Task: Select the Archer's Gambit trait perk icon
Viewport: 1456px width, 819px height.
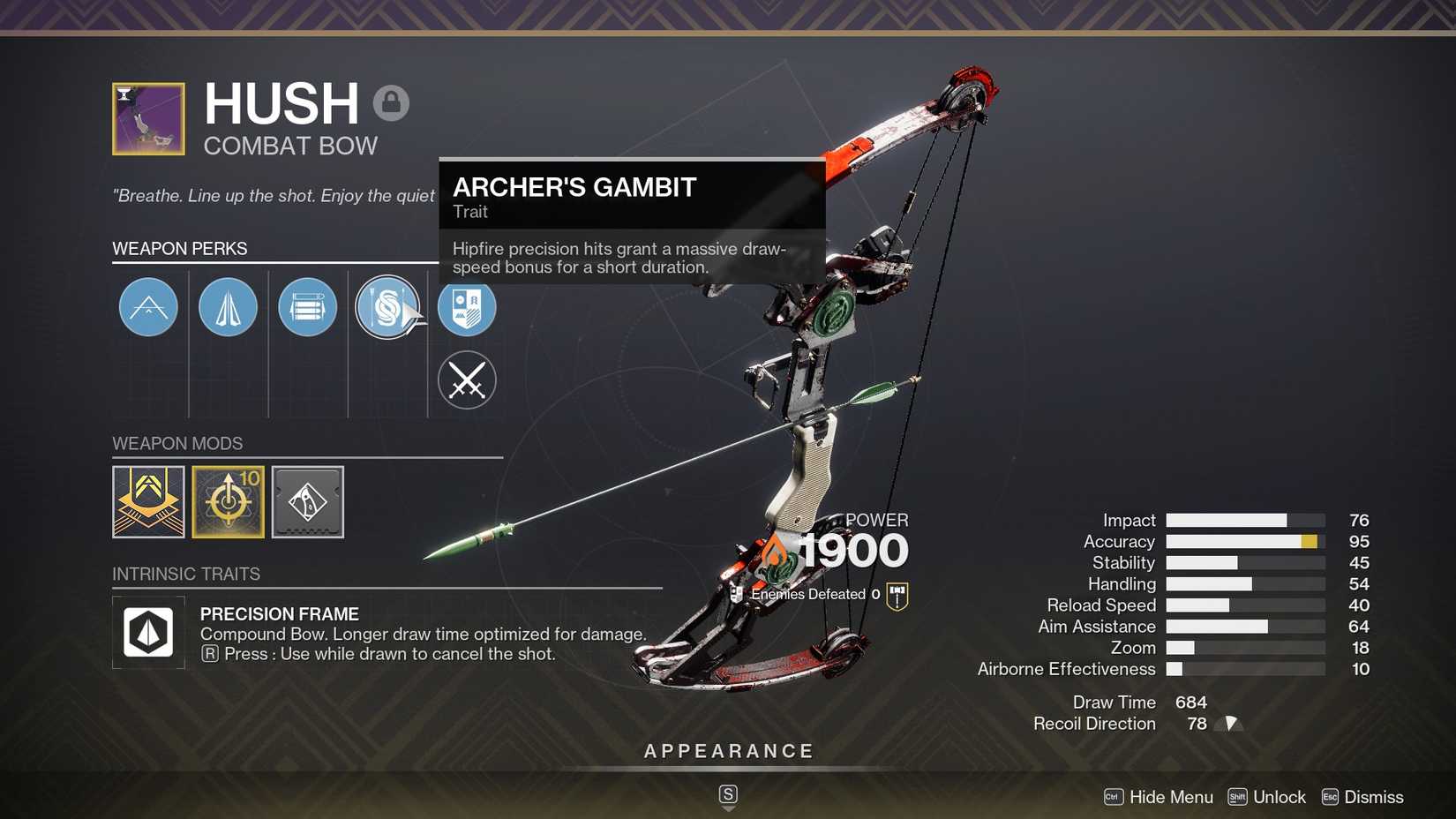Action: click(388, 307)
